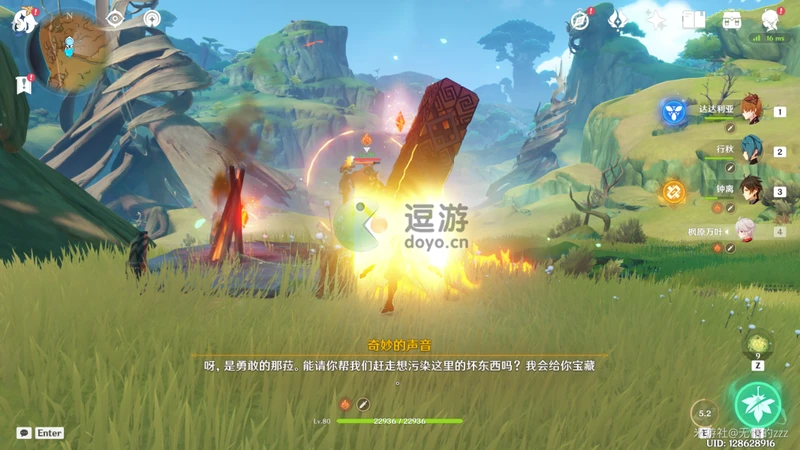This screenshot has height=450, width=800.
Task: Open the compass icon with red alert
Action: pos(579,20)
